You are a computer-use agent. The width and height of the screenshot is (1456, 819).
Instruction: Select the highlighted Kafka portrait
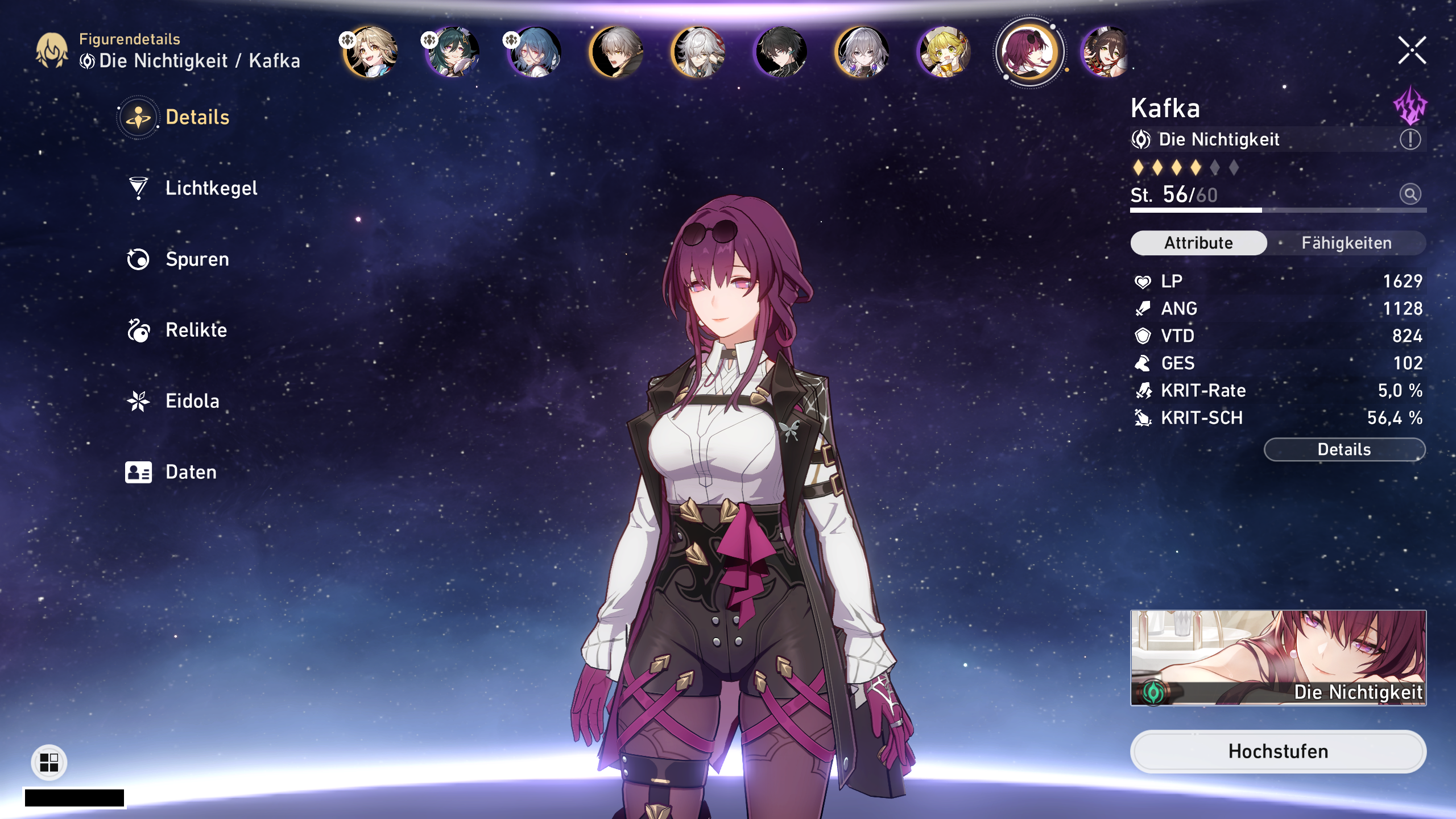(1028, 52)
